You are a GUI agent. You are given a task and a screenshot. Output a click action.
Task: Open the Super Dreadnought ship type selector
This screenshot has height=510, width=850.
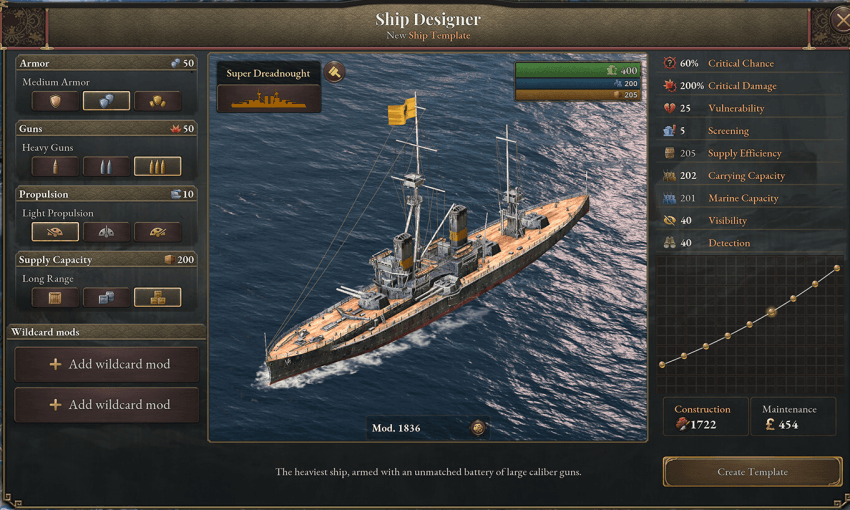(x=268, y=98)
